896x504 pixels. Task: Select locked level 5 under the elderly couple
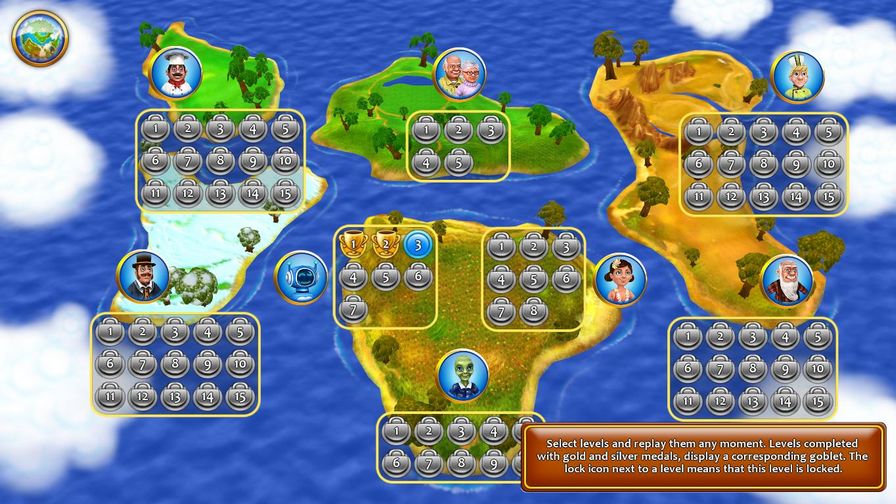[458, 161]
